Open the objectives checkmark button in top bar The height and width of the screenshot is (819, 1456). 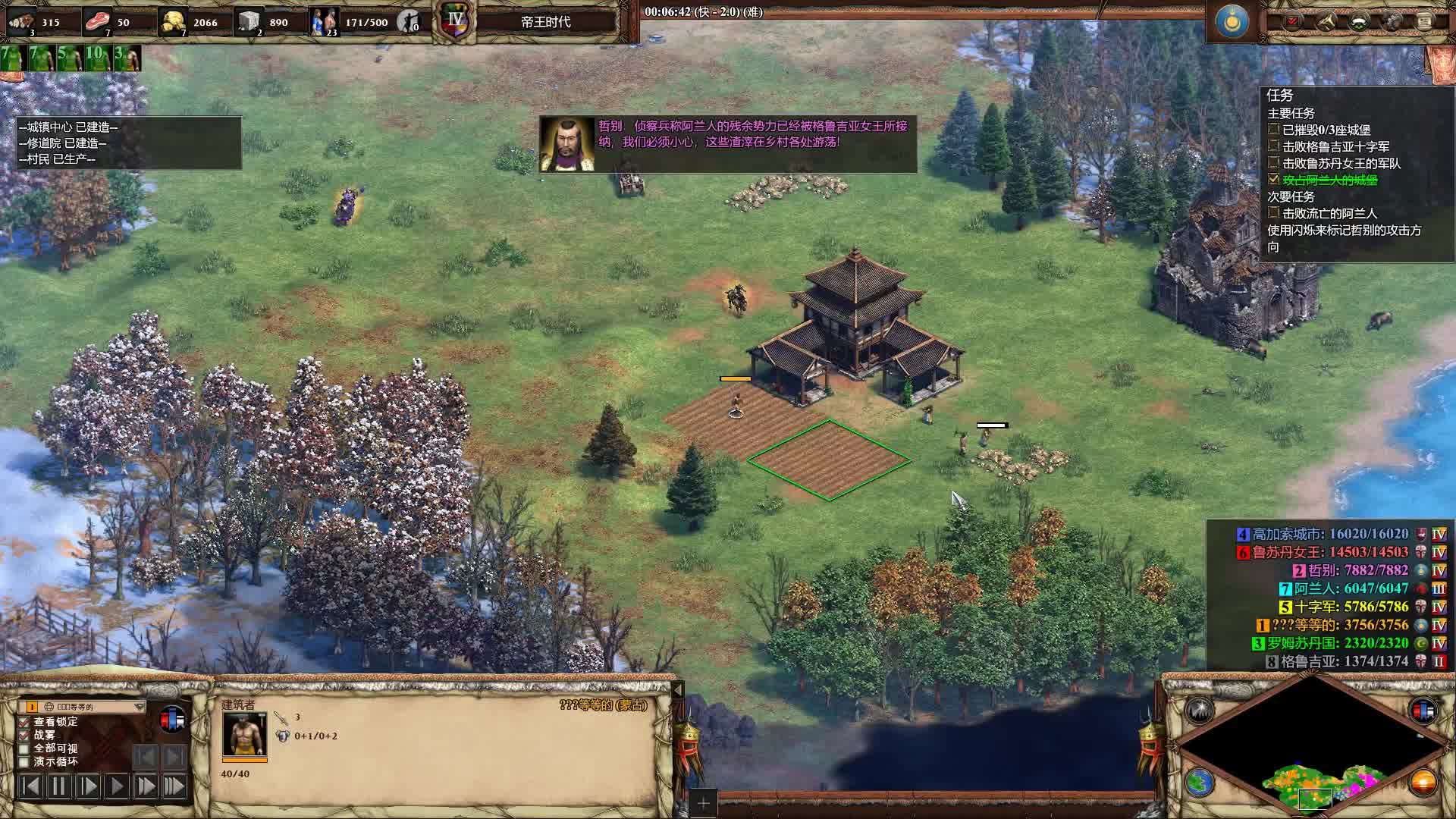[1293, 21]
